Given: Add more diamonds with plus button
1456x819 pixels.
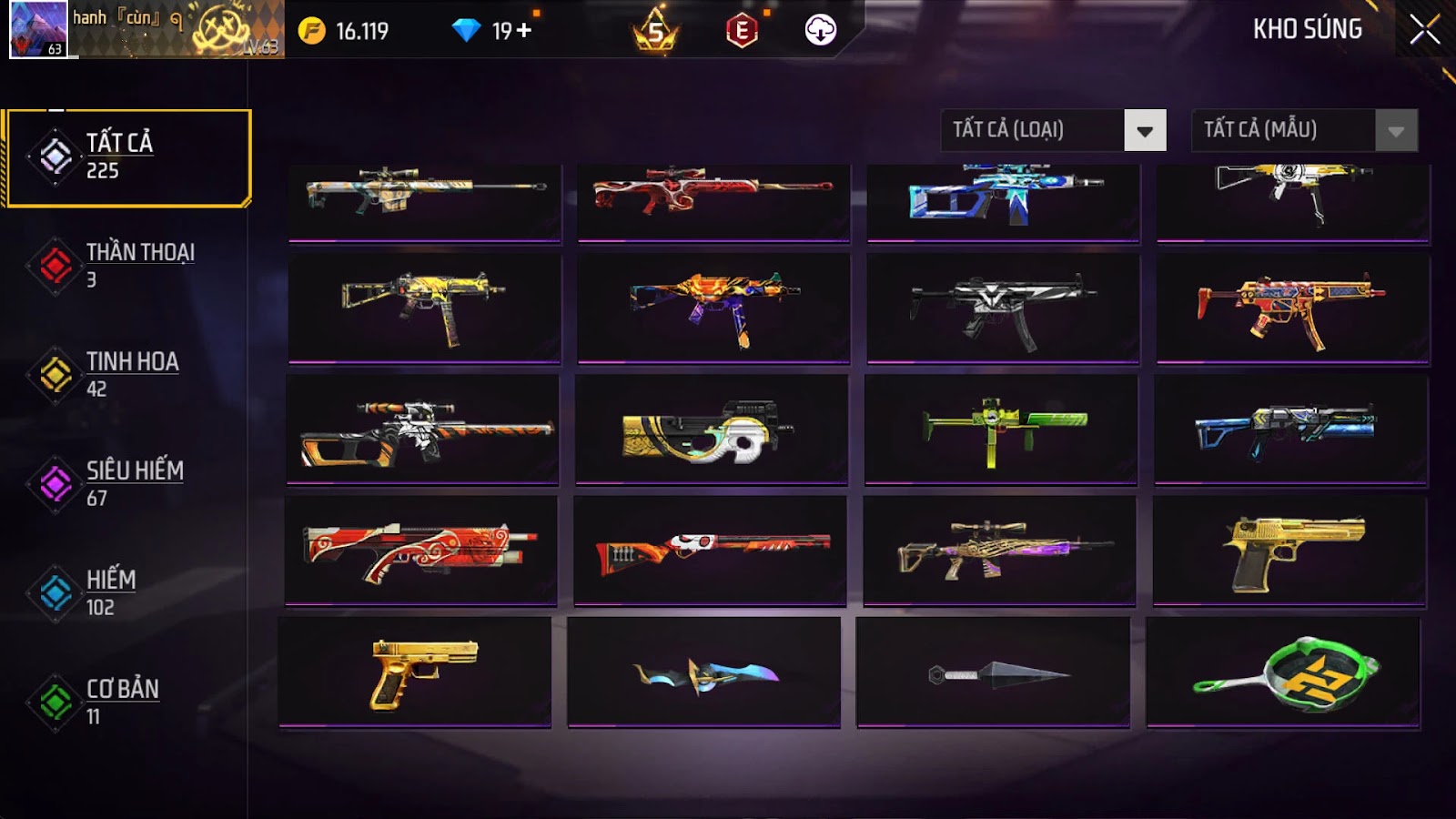Looking at the screenshot, I should coord(524,31).
